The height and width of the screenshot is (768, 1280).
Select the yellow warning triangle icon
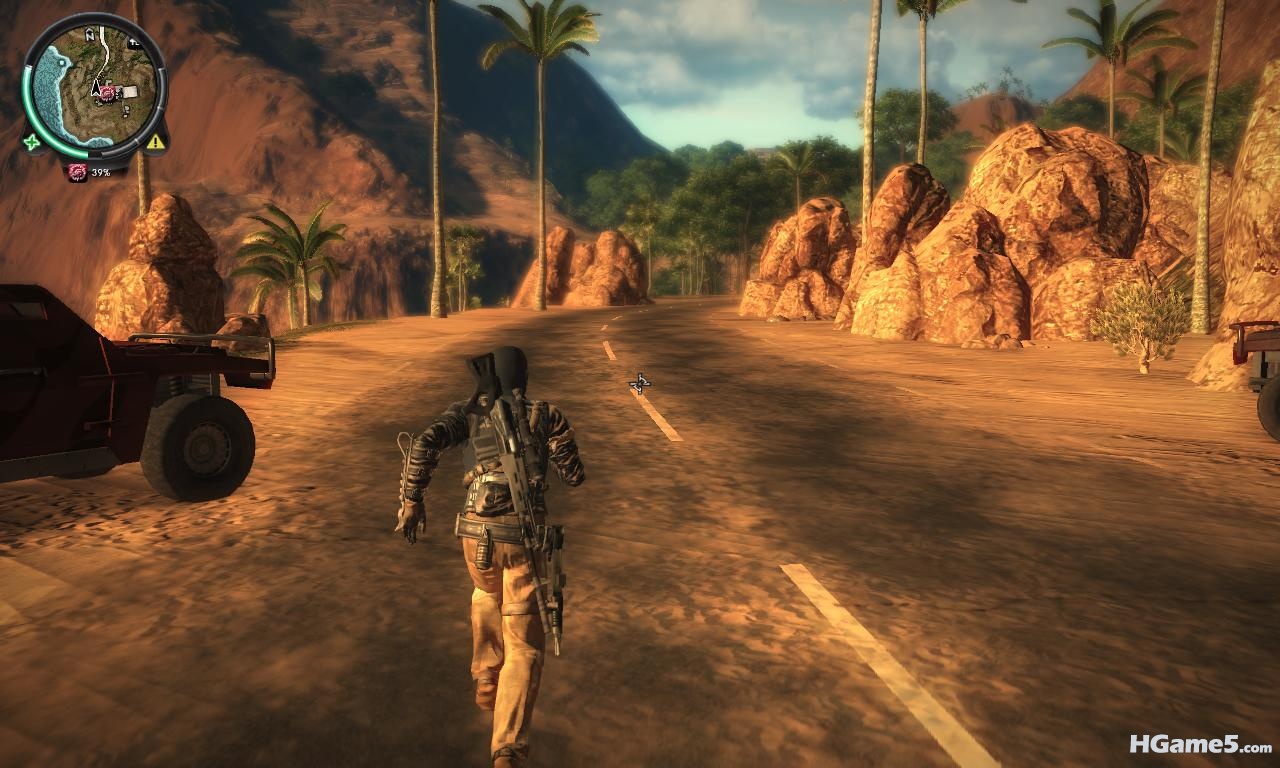(155, 142)
